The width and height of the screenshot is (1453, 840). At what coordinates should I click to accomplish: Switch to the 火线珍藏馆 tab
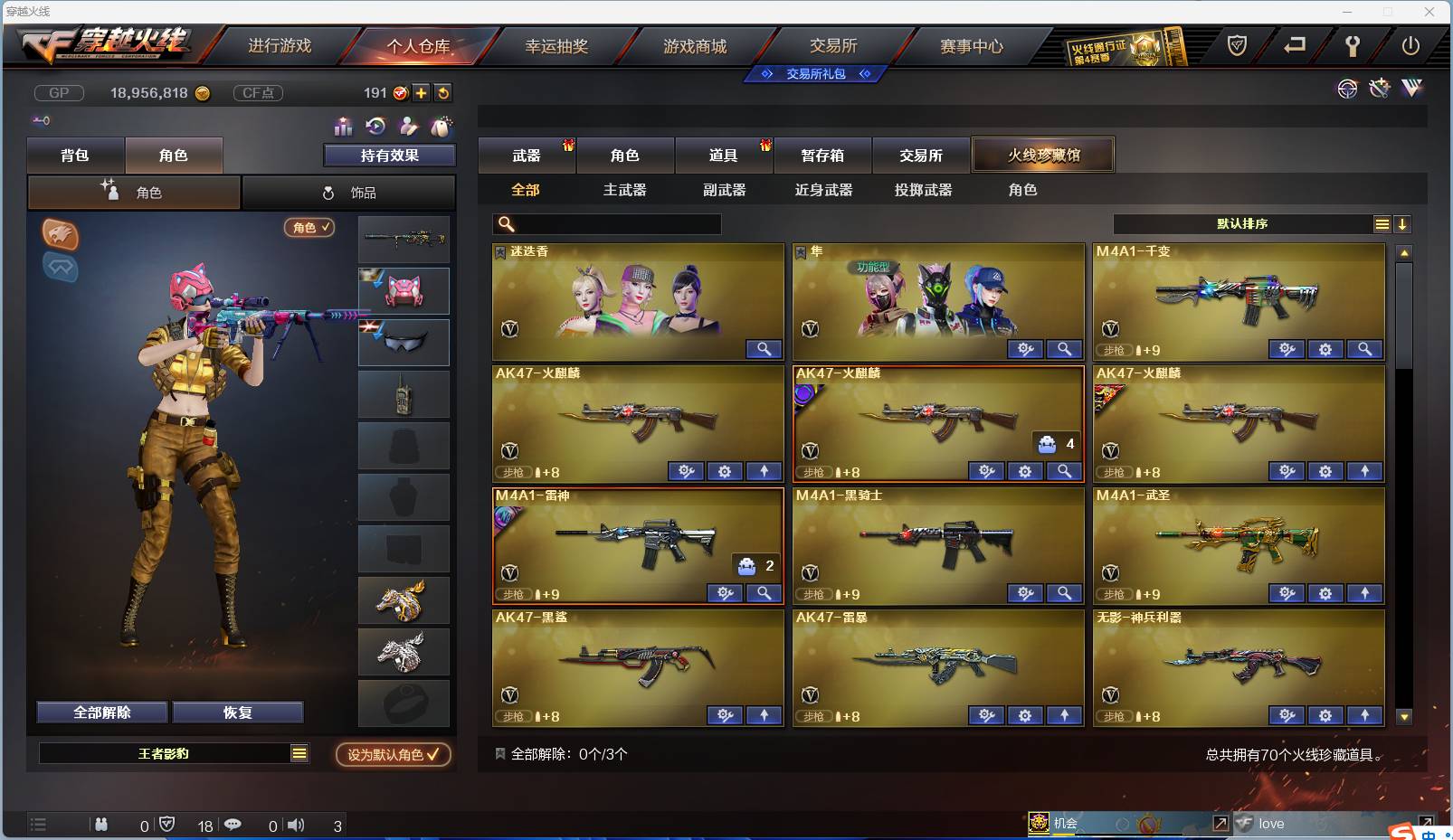click(1044, 154)
